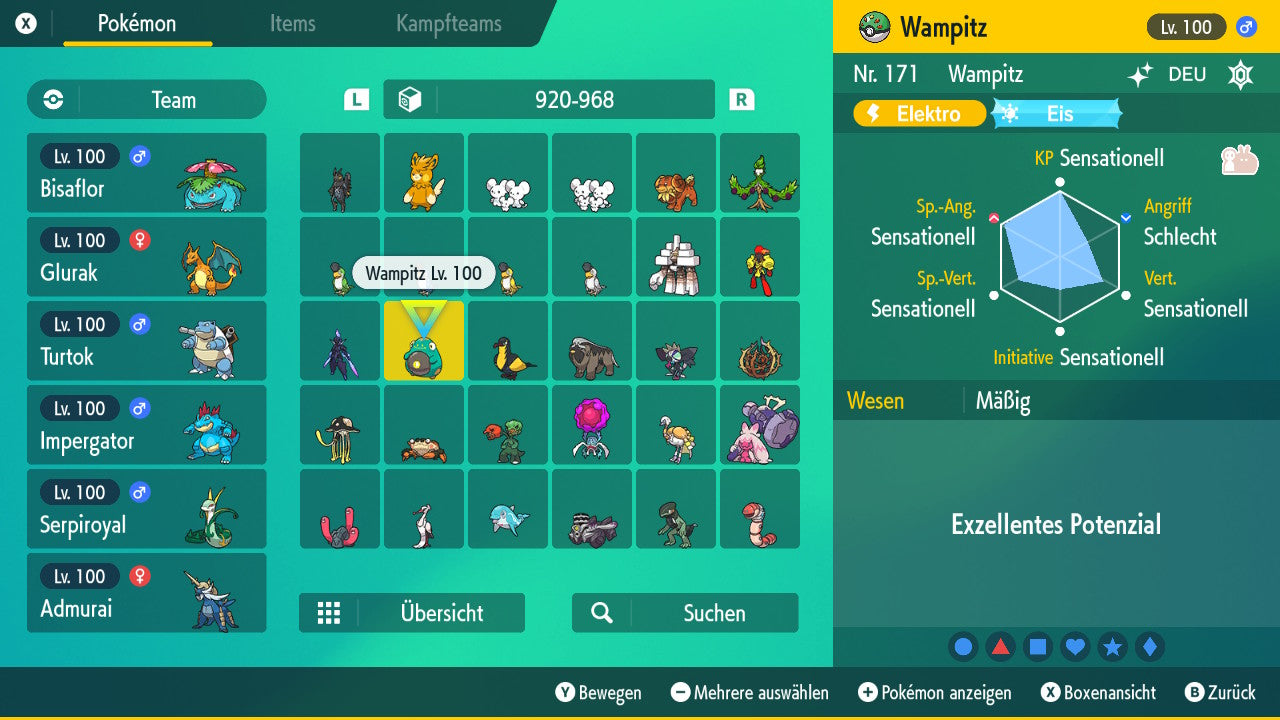Toggle the blue circle marking
This screenshot has height=720, width=1280.
pos(963,647)
